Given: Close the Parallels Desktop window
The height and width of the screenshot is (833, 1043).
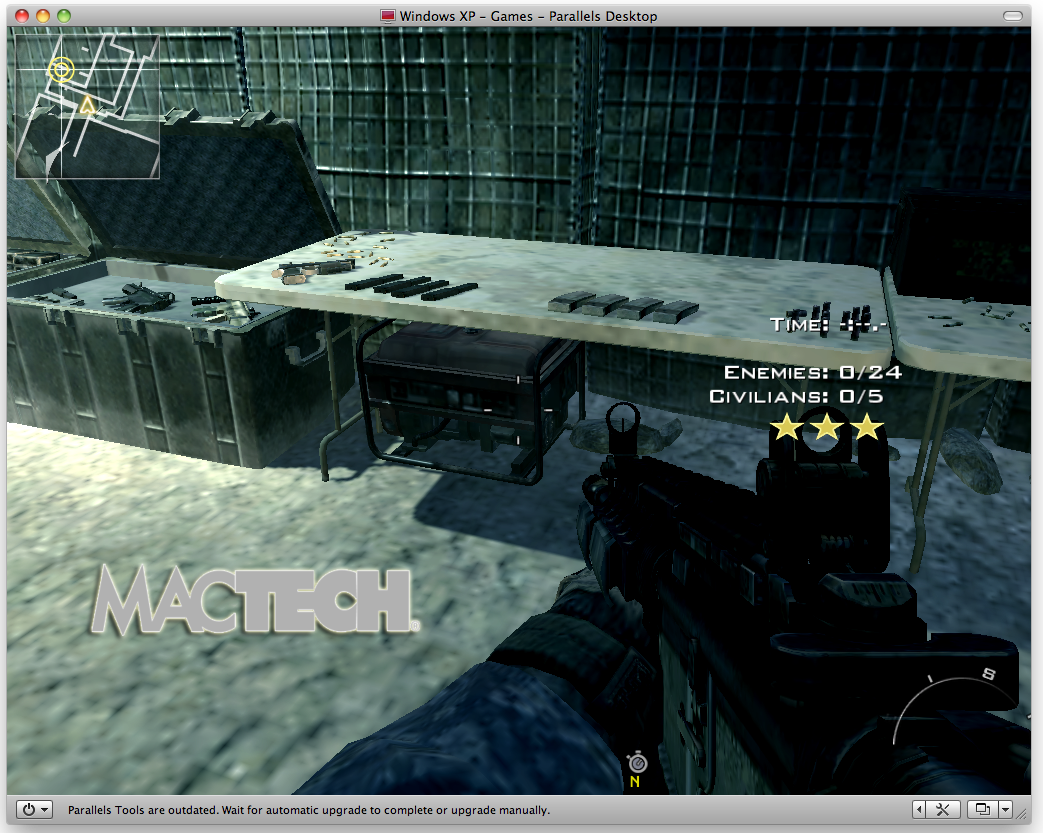Looking at the screenshot, I should point(22,16).
